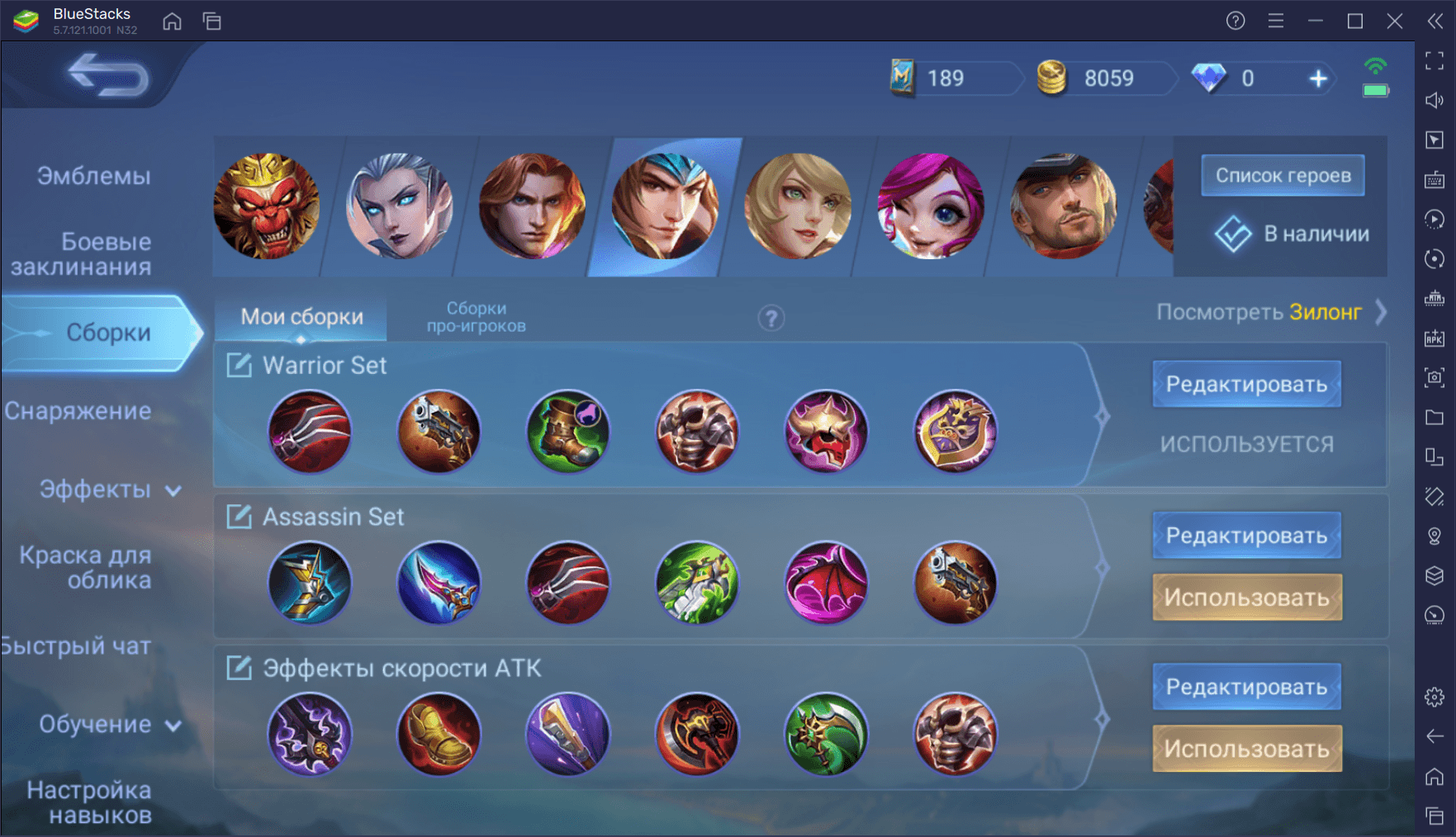
Task: Click the question mark help icon
Action: tap(771, 318)
